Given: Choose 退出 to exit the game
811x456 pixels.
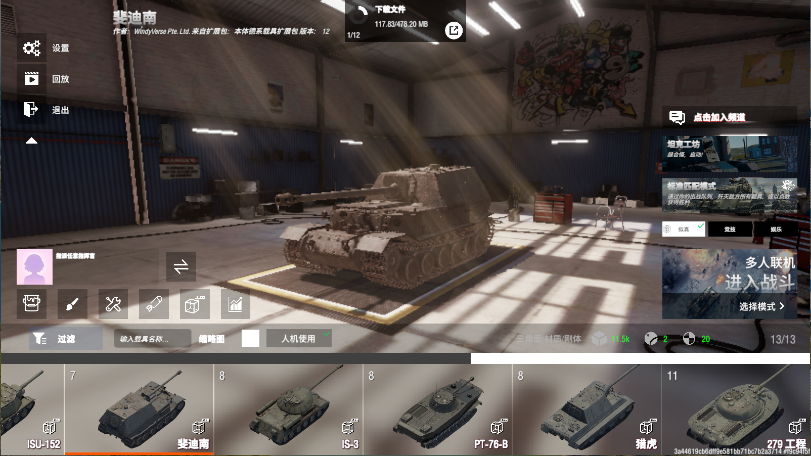Looking at the screenshot, I should tap(44, 110).
